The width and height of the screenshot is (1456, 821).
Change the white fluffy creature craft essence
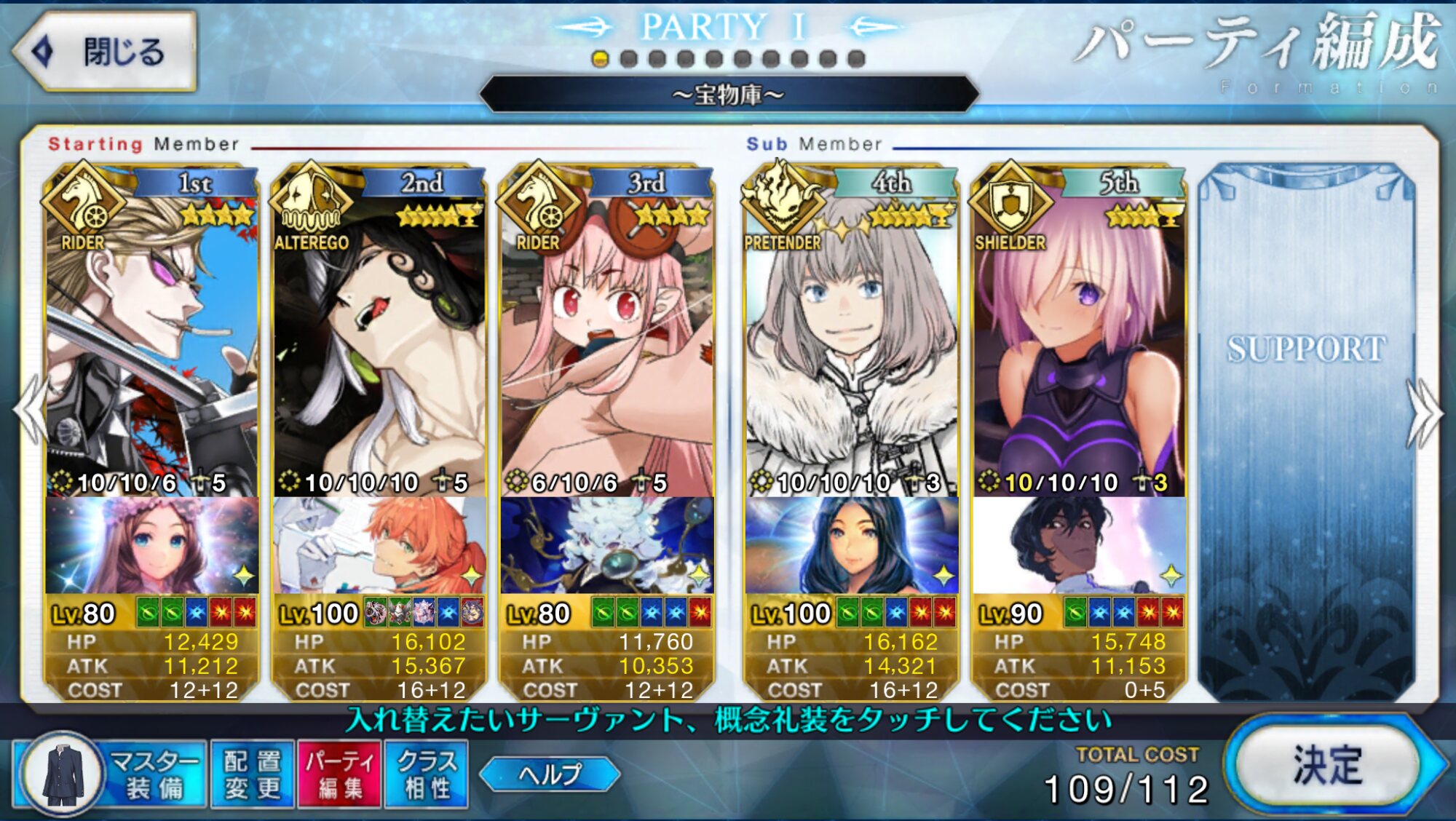pos(606,546)
